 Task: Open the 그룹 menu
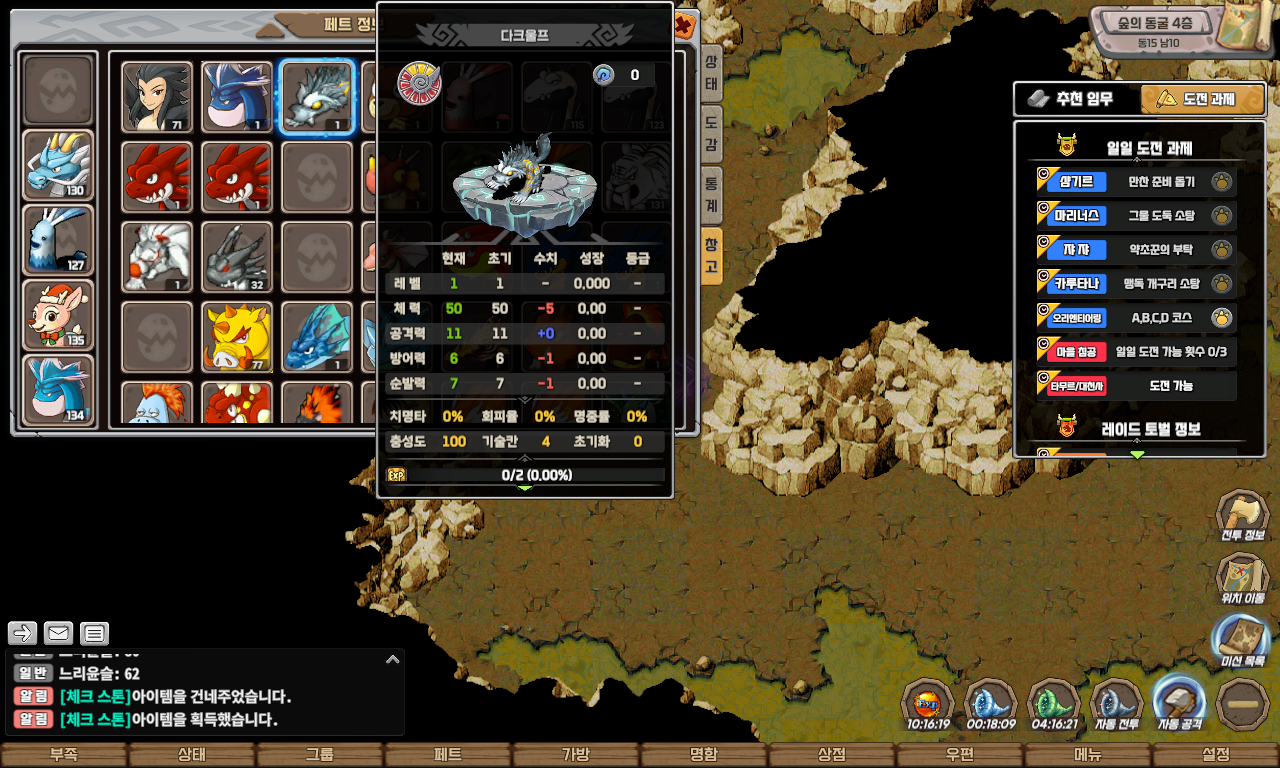click(x=320, y=755)
